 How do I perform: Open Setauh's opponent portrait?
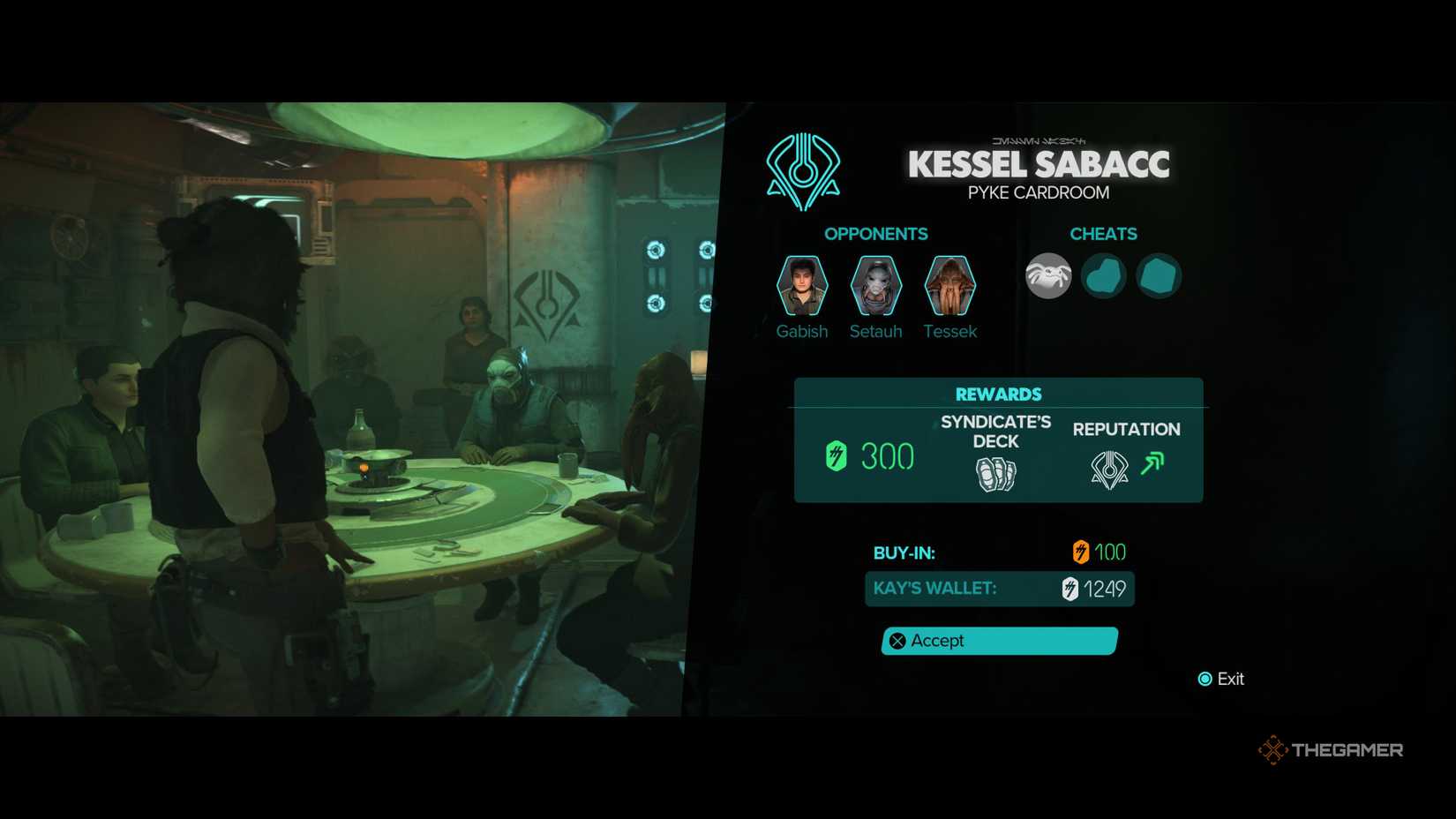click(875, 285)
